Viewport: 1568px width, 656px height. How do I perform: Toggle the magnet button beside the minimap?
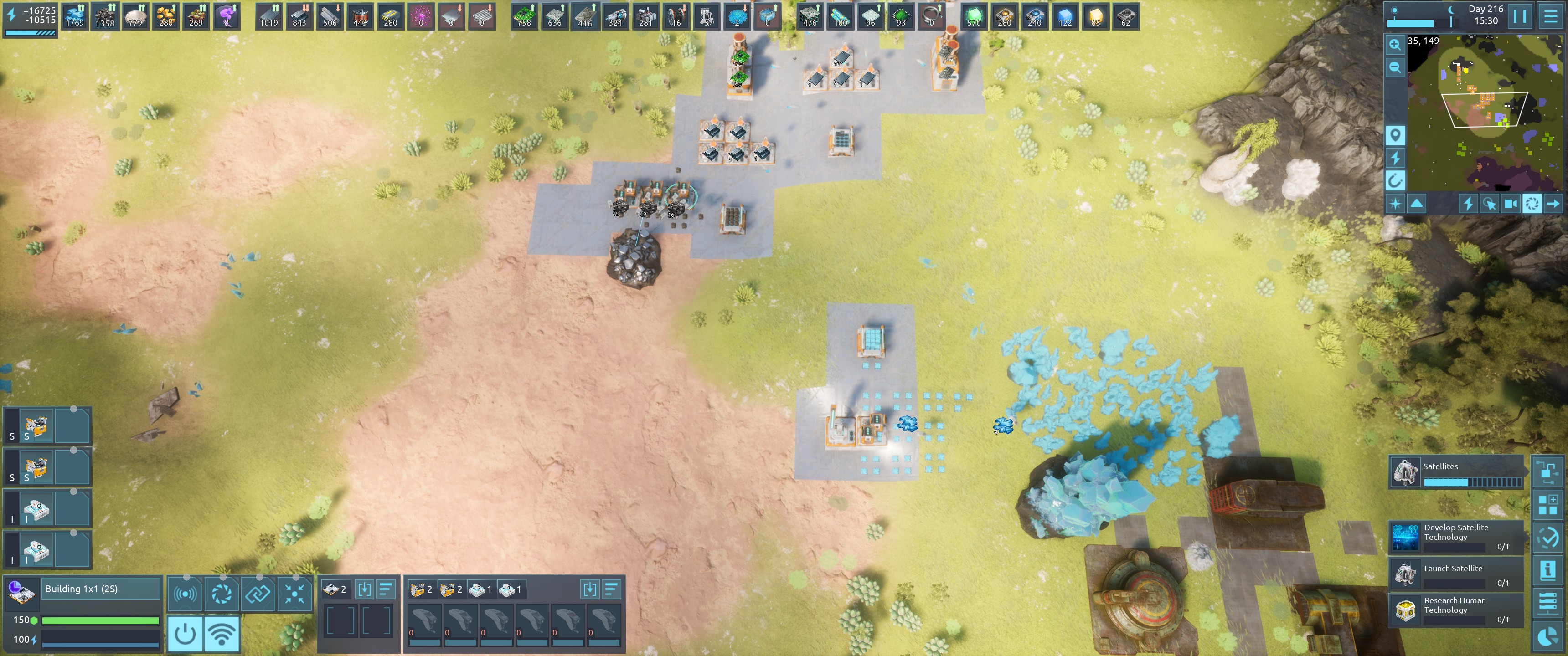pos(1394,180)
